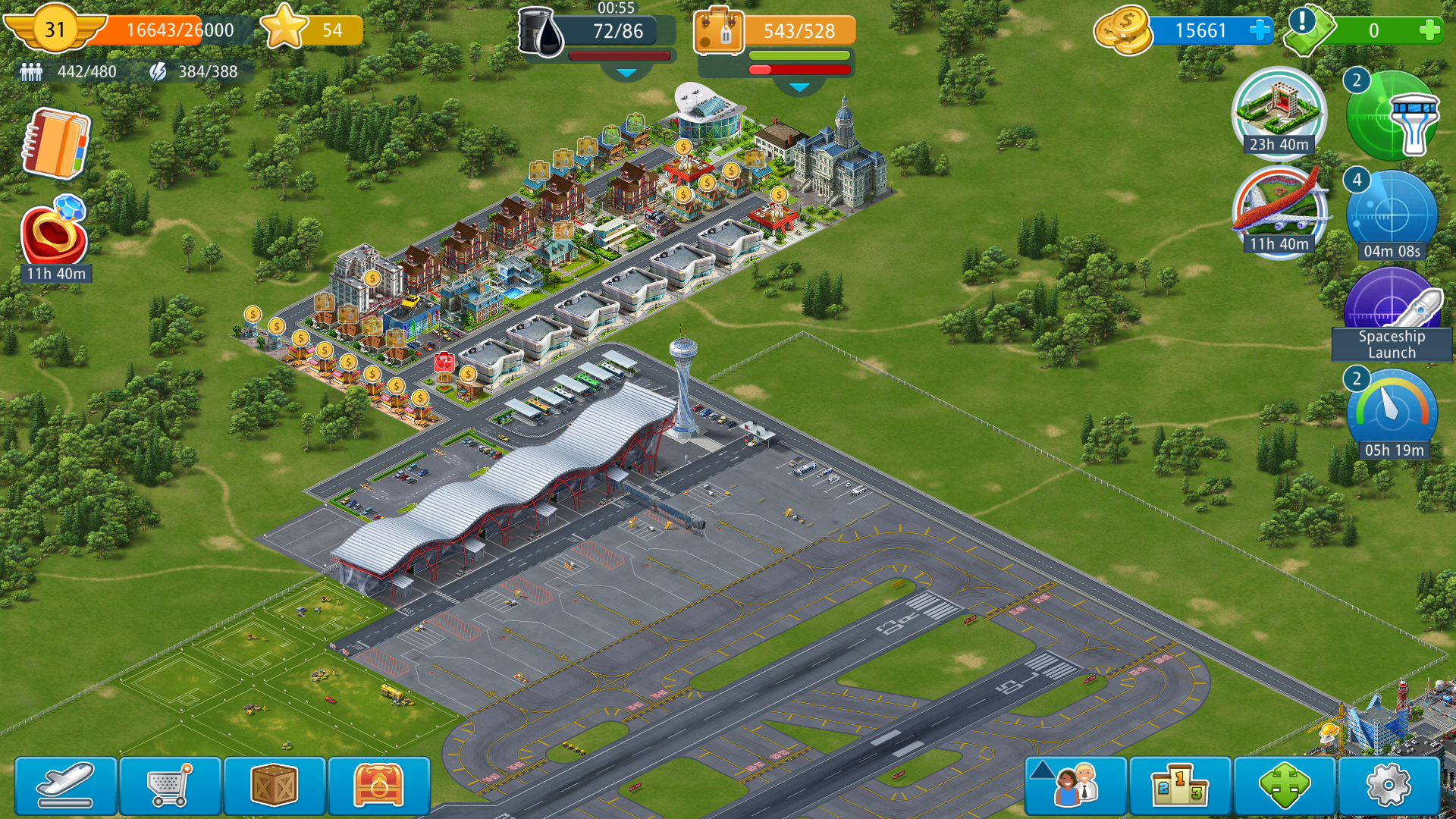Open the orange notebook journal
Viewport: 1456px width, 819px height.
(56, 143)
